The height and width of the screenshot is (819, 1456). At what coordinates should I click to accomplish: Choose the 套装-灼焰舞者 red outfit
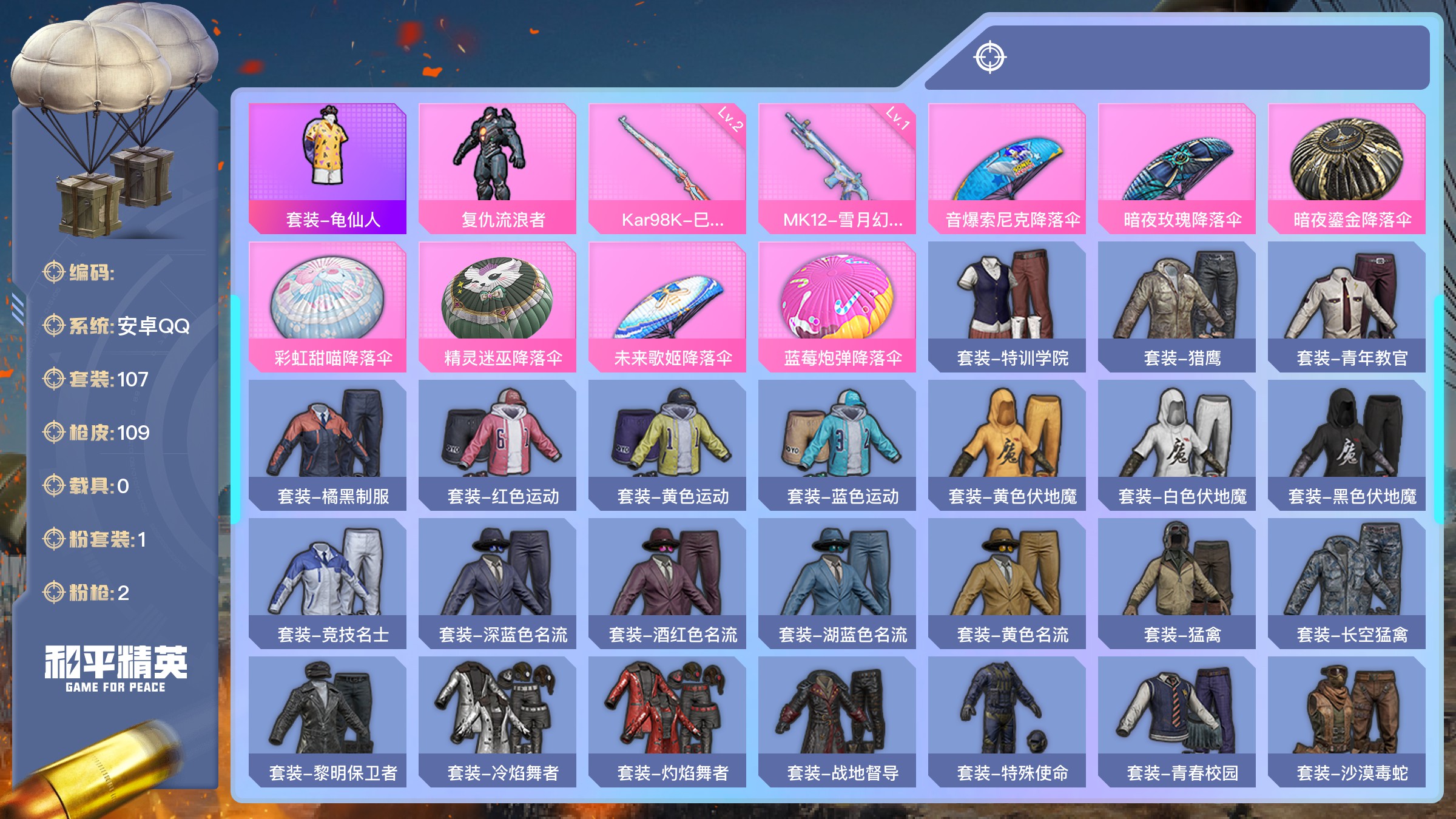tap(667, 721)
